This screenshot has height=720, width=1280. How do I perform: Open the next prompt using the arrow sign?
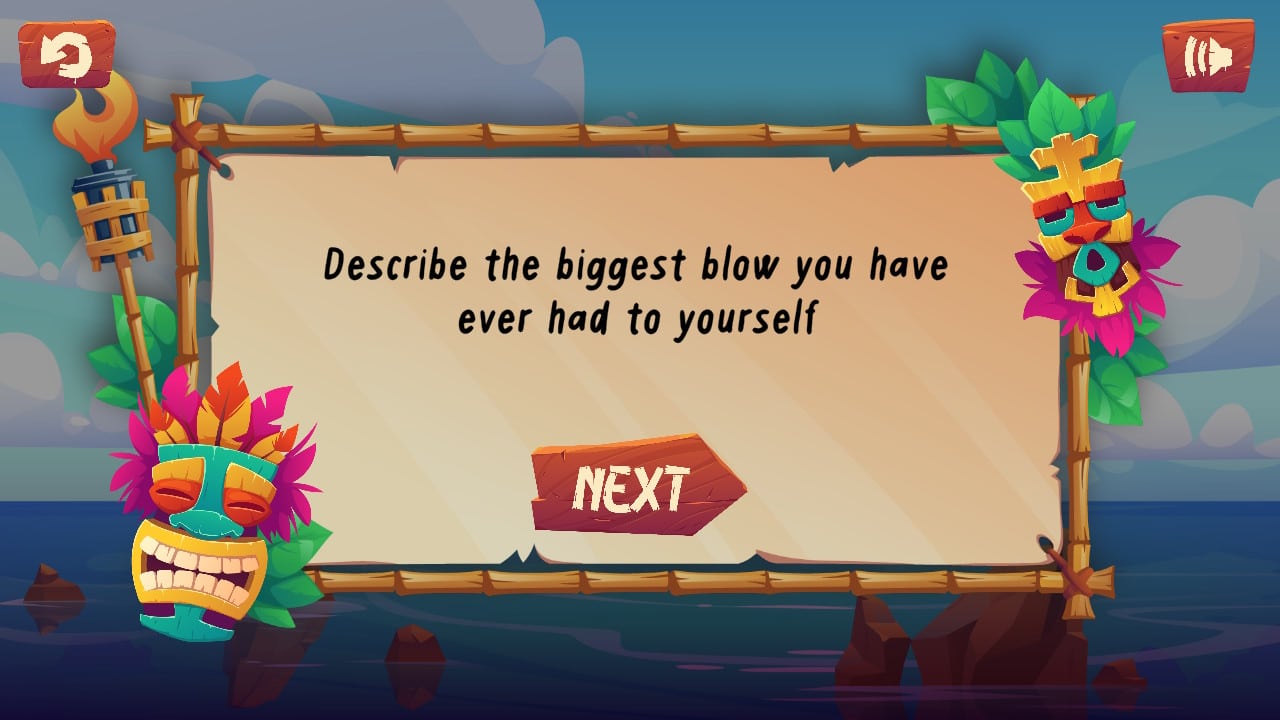637,487
